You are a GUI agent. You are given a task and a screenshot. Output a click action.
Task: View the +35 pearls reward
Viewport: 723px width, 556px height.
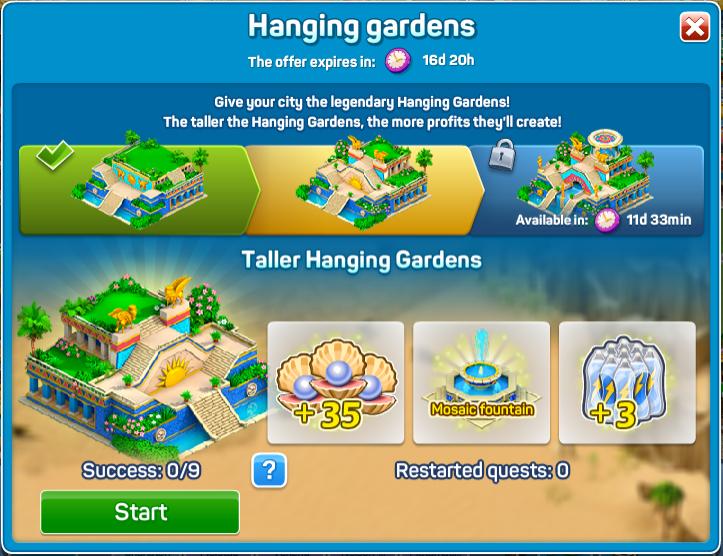click(335, 383)
